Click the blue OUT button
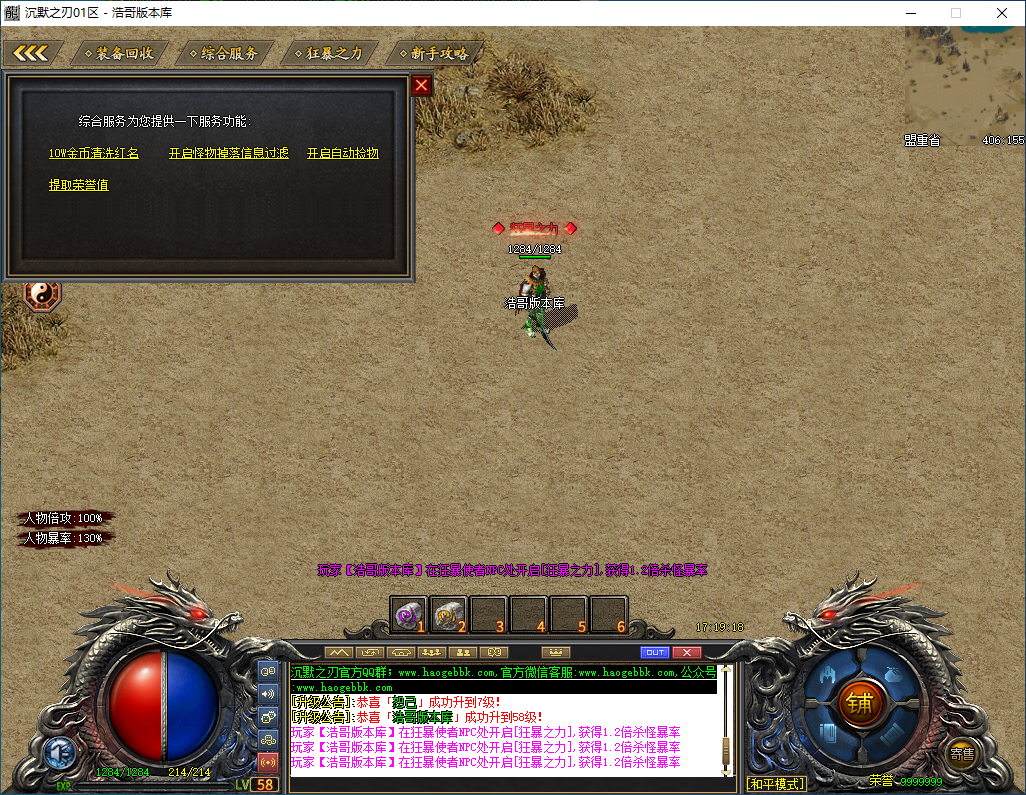This screenshot has width=1026, height=795. click(x=654, y=653)
